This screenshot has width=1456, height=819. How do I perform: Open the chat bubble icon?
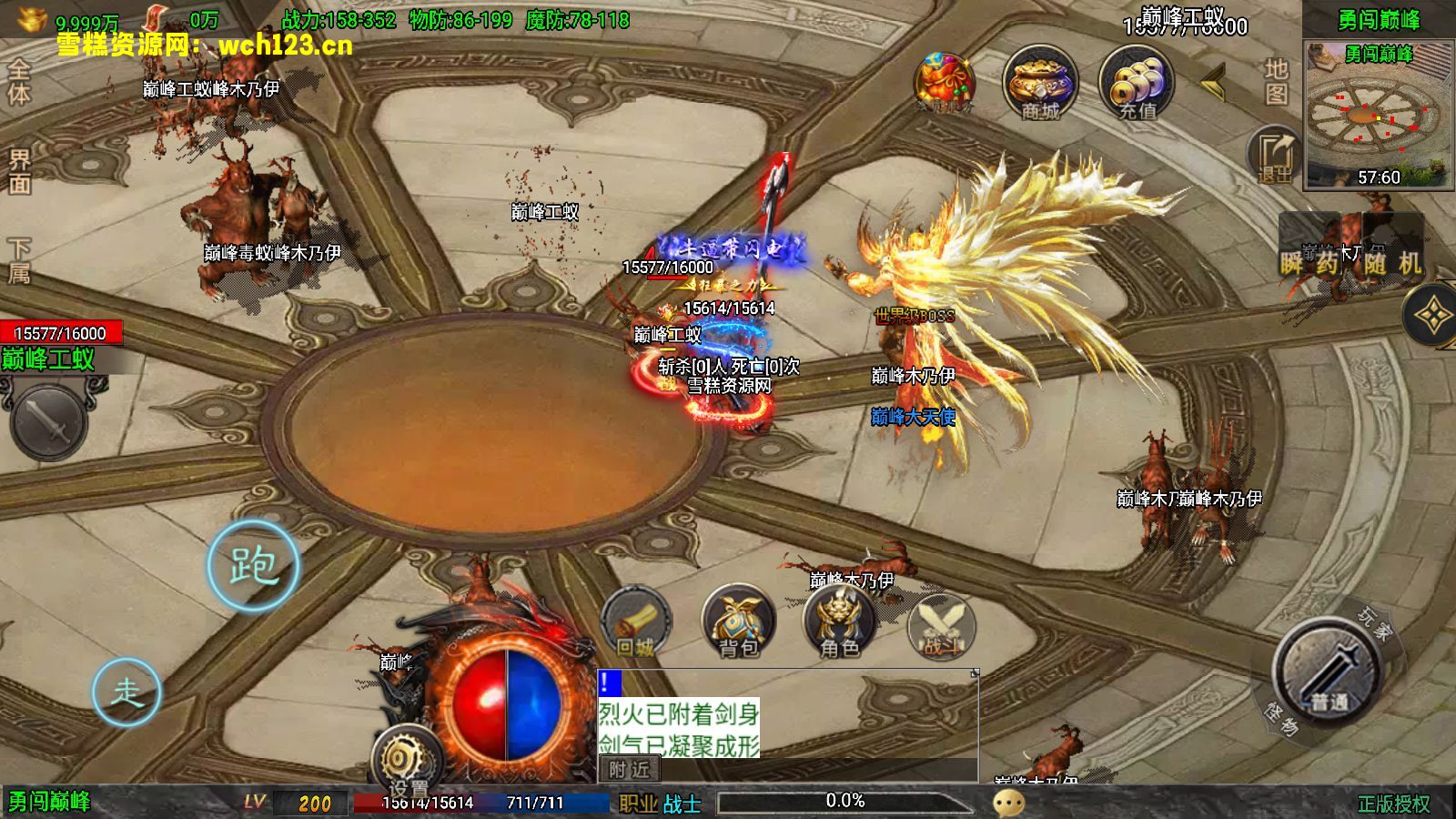click(x=1008, y=802)
